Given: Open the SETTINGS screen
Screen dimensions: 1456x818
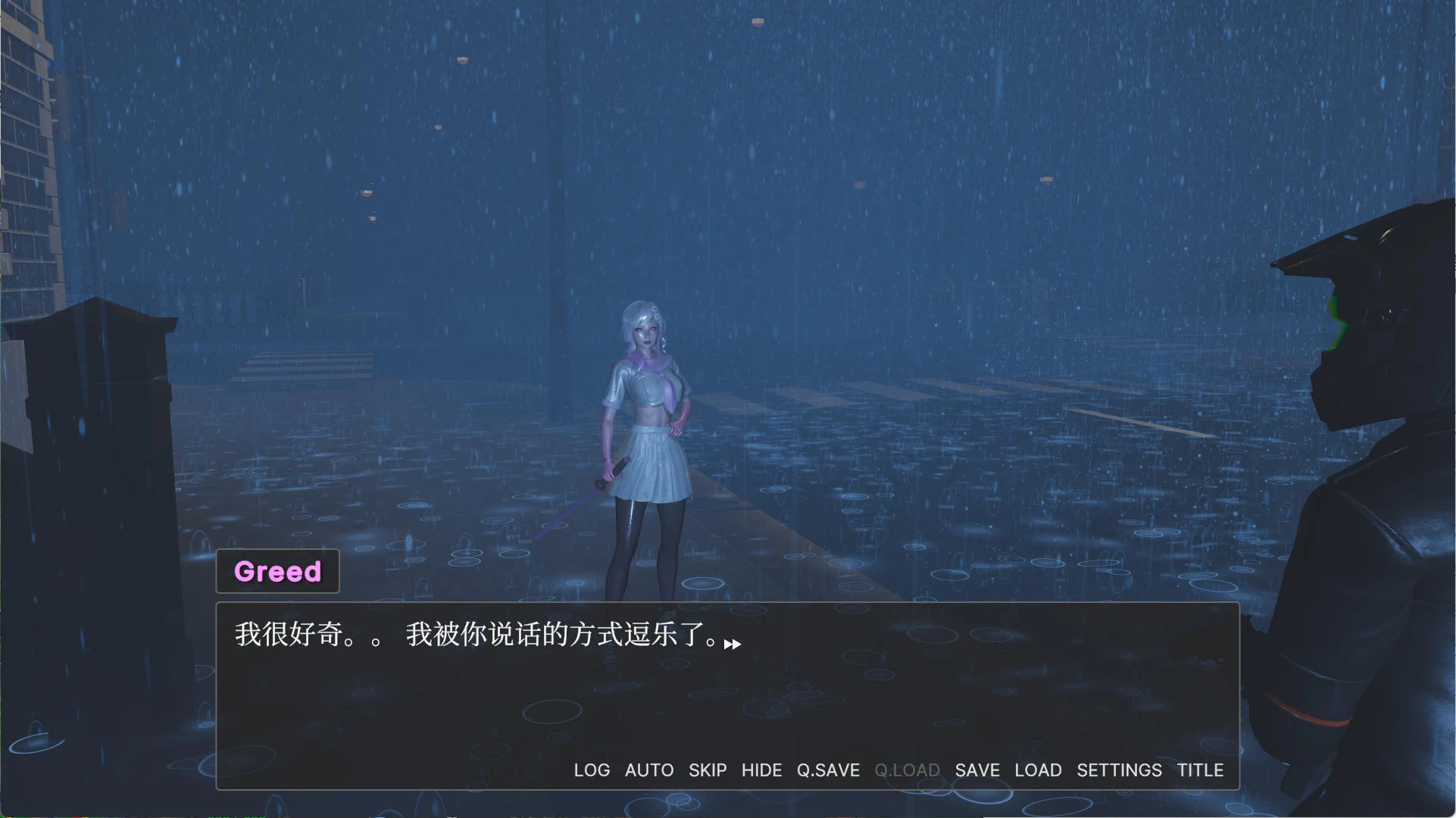Looking at the screenshot, I should click(x=1119, y=770).
